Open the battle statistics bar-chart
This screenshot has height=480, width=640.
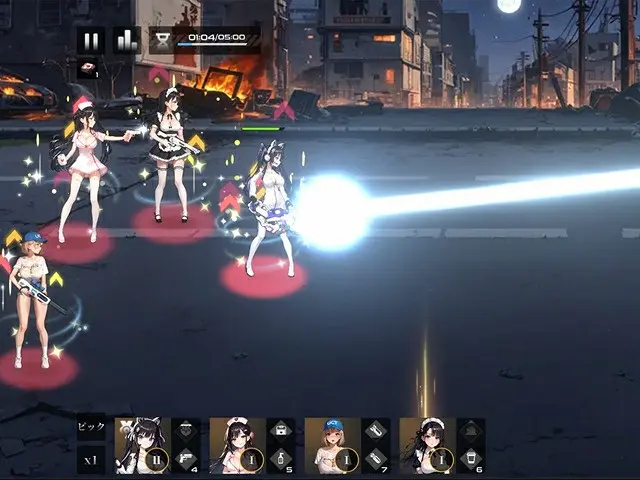[126, 41]
